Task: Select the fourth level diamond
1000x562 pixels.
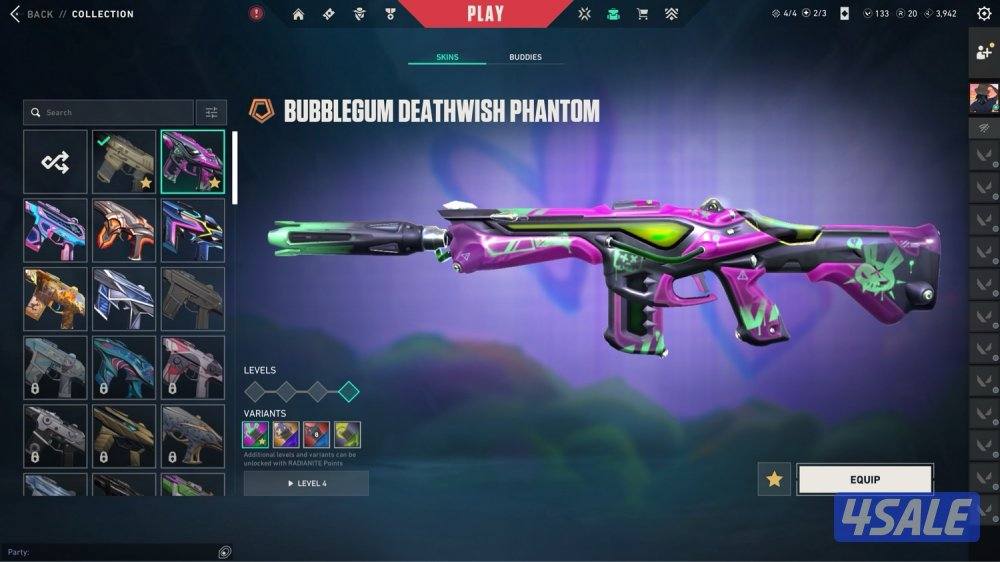Action: (x=348, y=391)
